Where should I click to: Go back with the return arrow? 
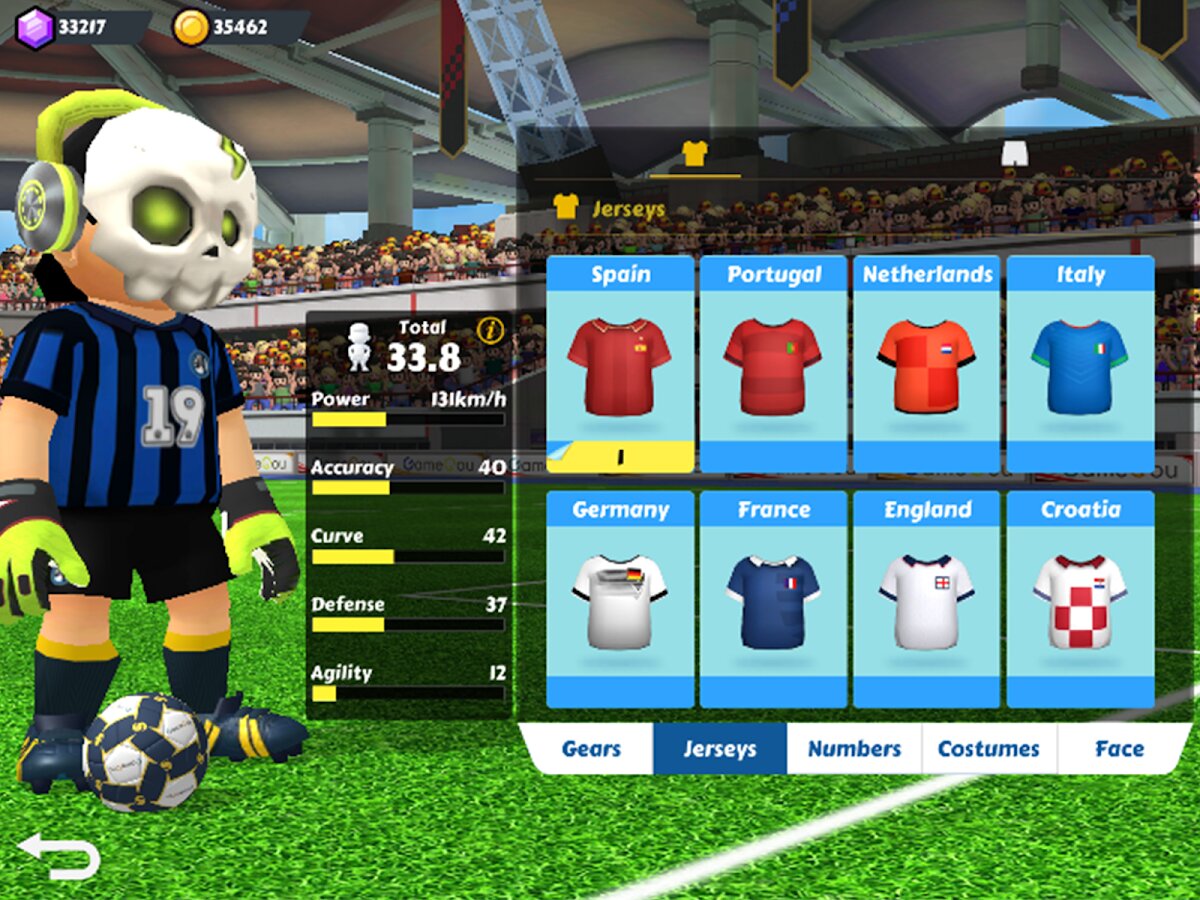(59, 856)
